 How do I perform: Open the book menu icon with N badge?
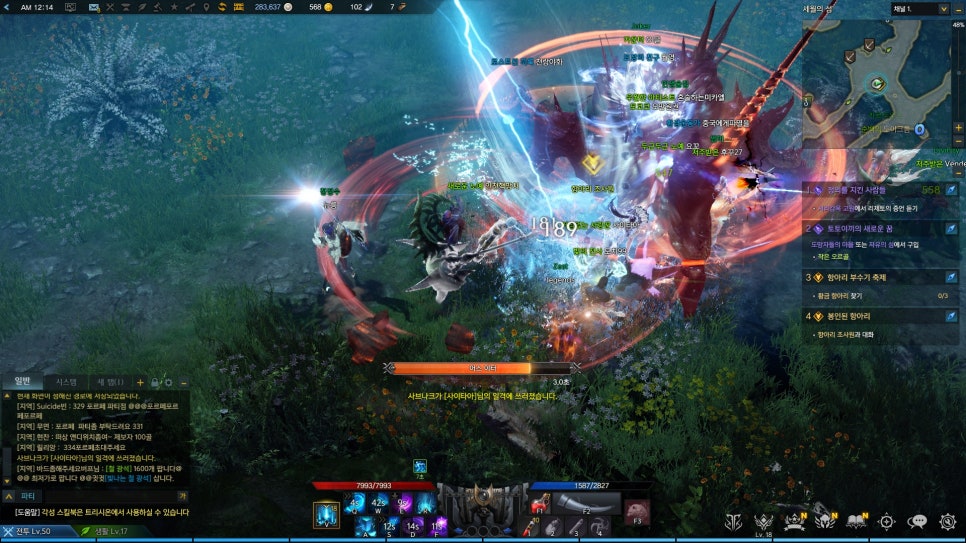tap(856, 521)
